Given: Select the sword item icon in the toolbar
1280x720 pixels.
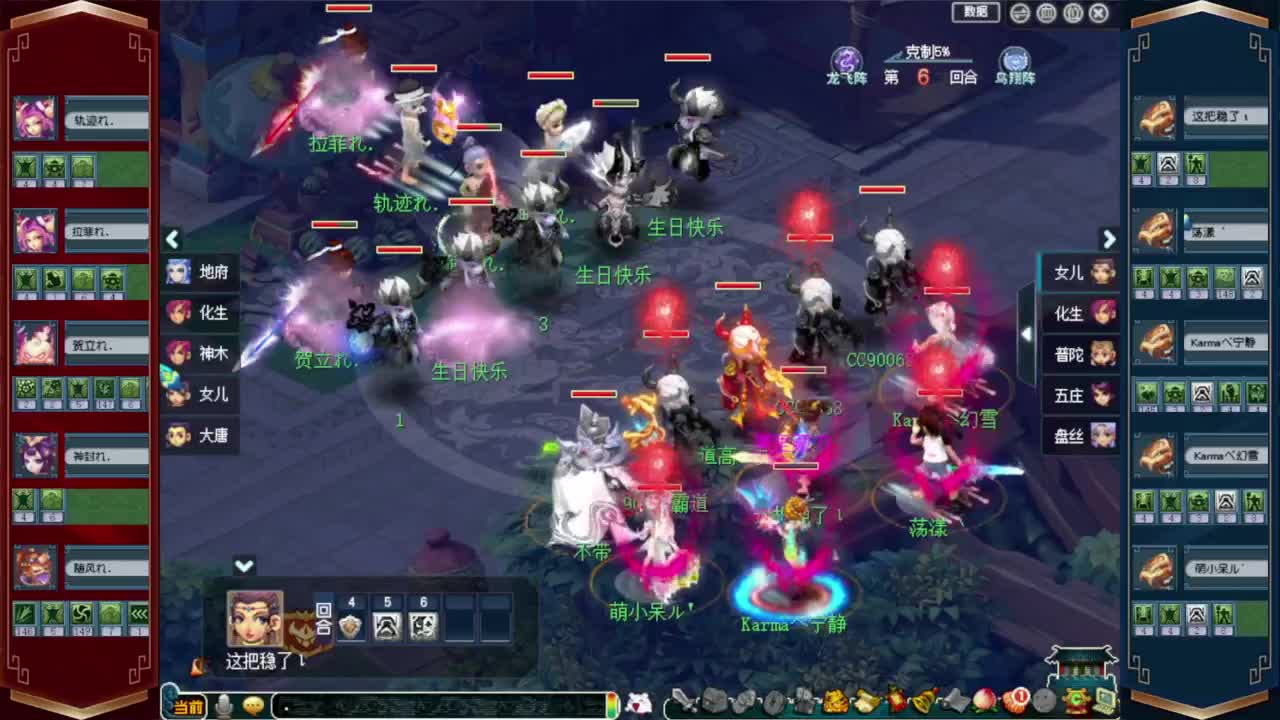Looking at the screenshot, I should tap(684, 701).
